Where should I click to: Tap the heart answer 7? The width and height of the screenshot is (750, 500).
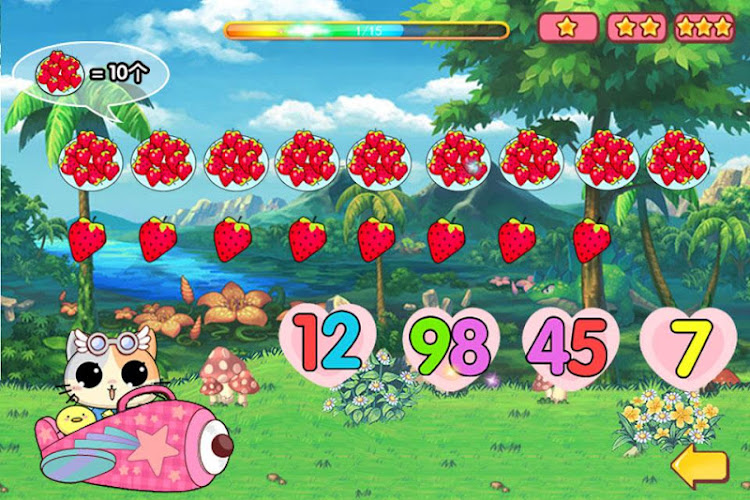coord(687,345)
